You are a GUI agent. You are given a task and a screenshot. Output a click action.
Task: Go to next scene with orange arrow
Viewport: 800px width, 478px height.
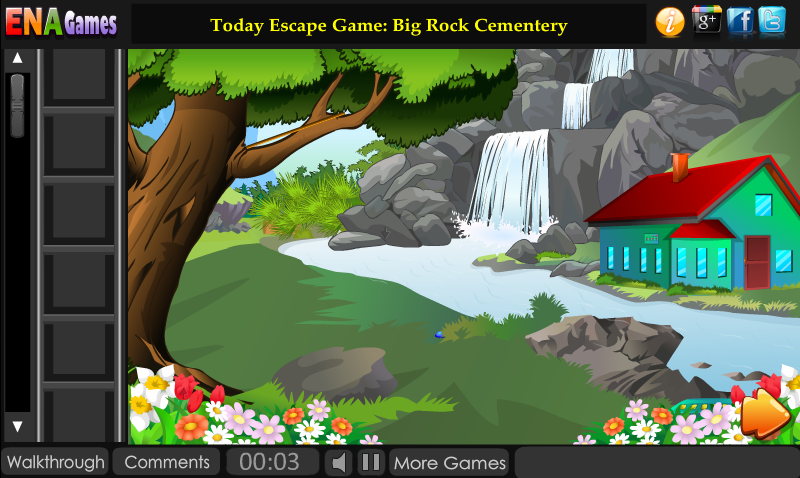pos(765,413)
